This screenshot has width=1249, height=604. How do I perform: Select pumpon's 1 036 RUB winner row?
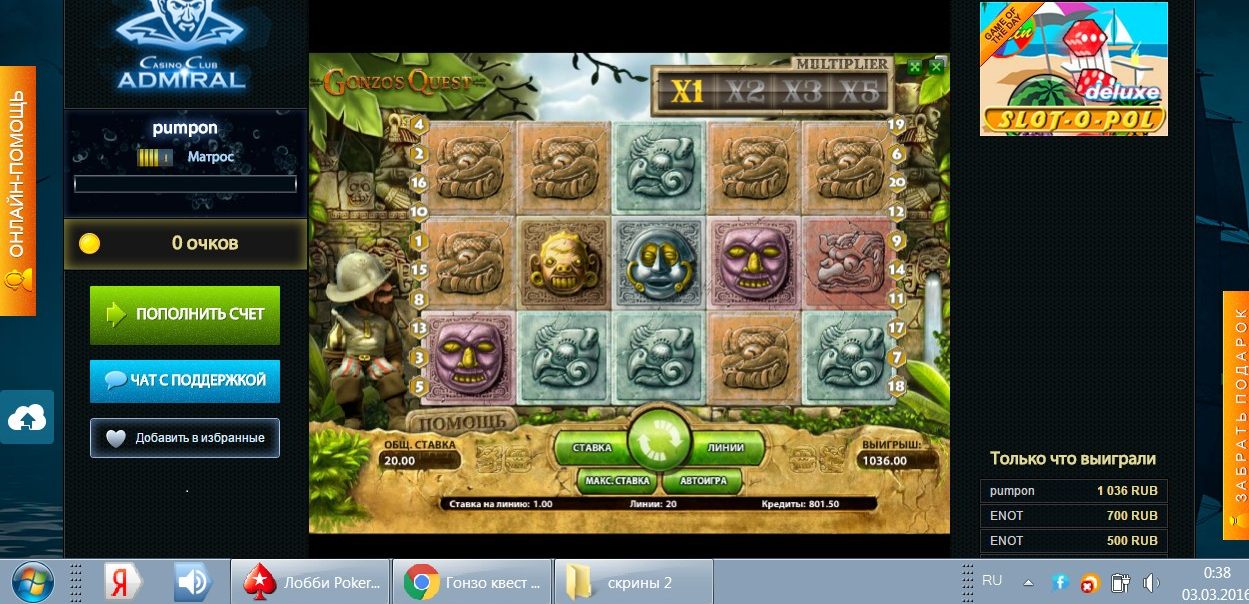(x=1073, y=491)
